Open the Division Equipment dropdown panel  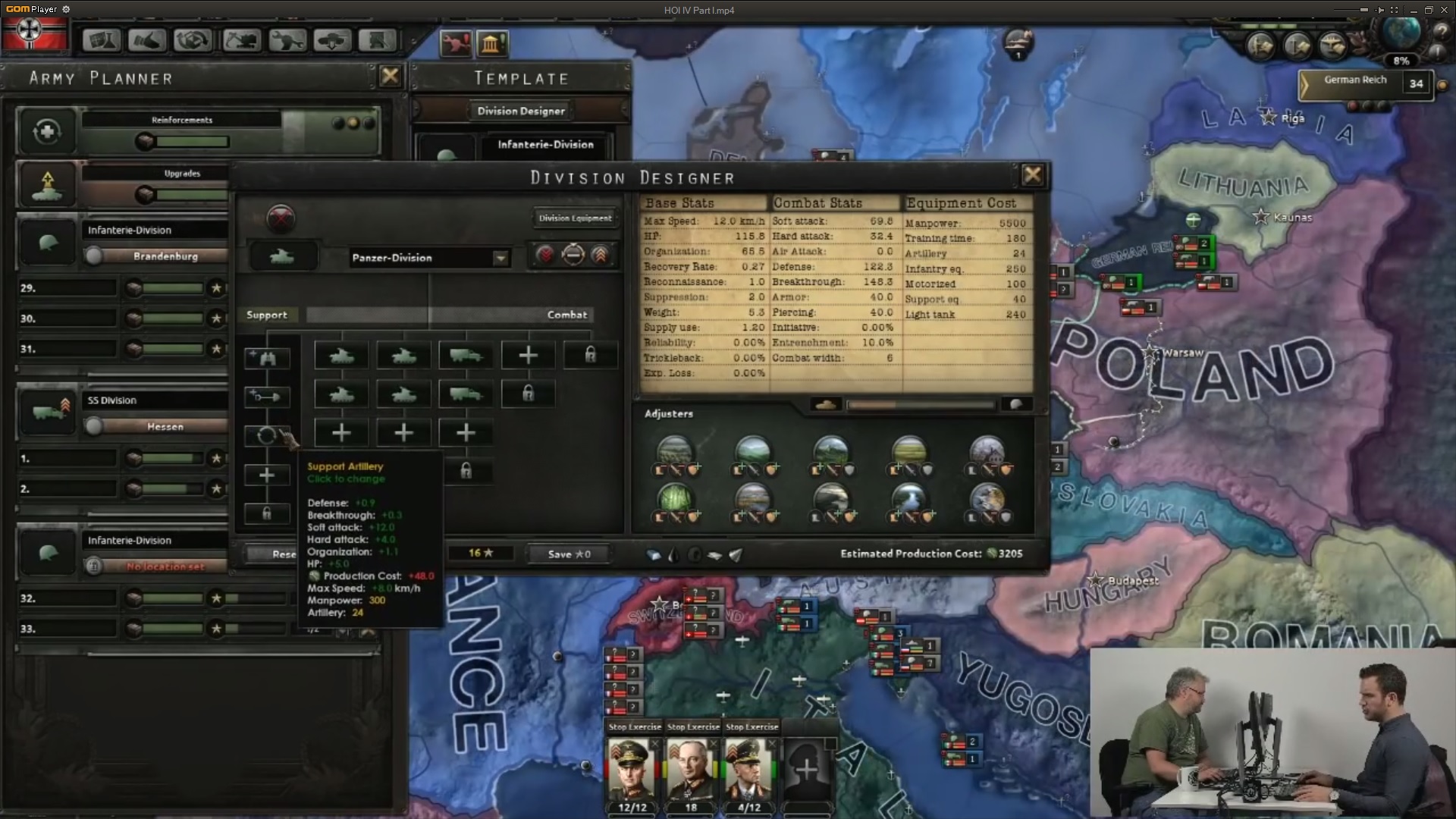[575, 218]
